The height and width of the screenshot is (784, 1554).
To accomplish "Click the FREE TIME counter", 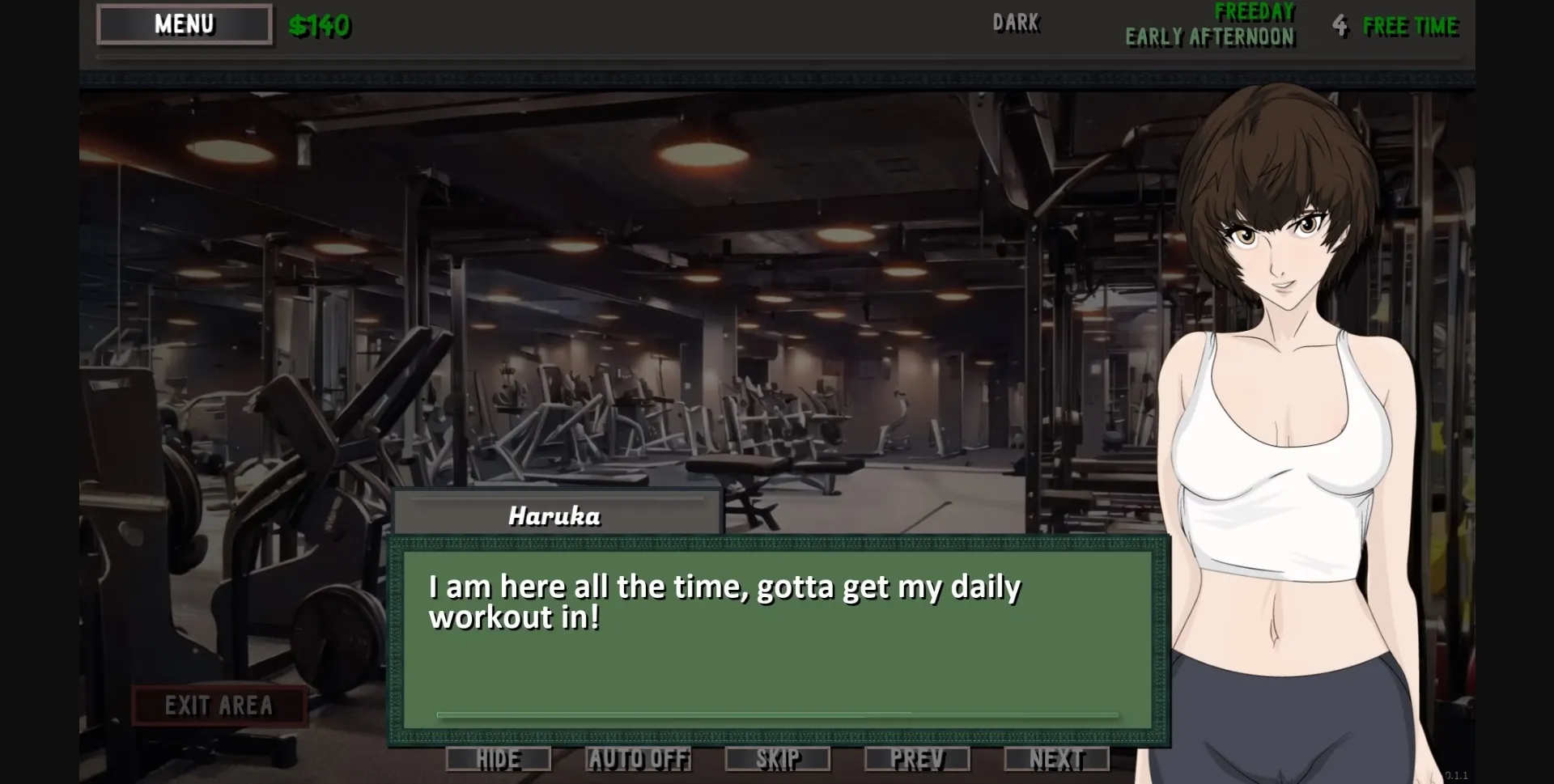I will [1412, 25].
